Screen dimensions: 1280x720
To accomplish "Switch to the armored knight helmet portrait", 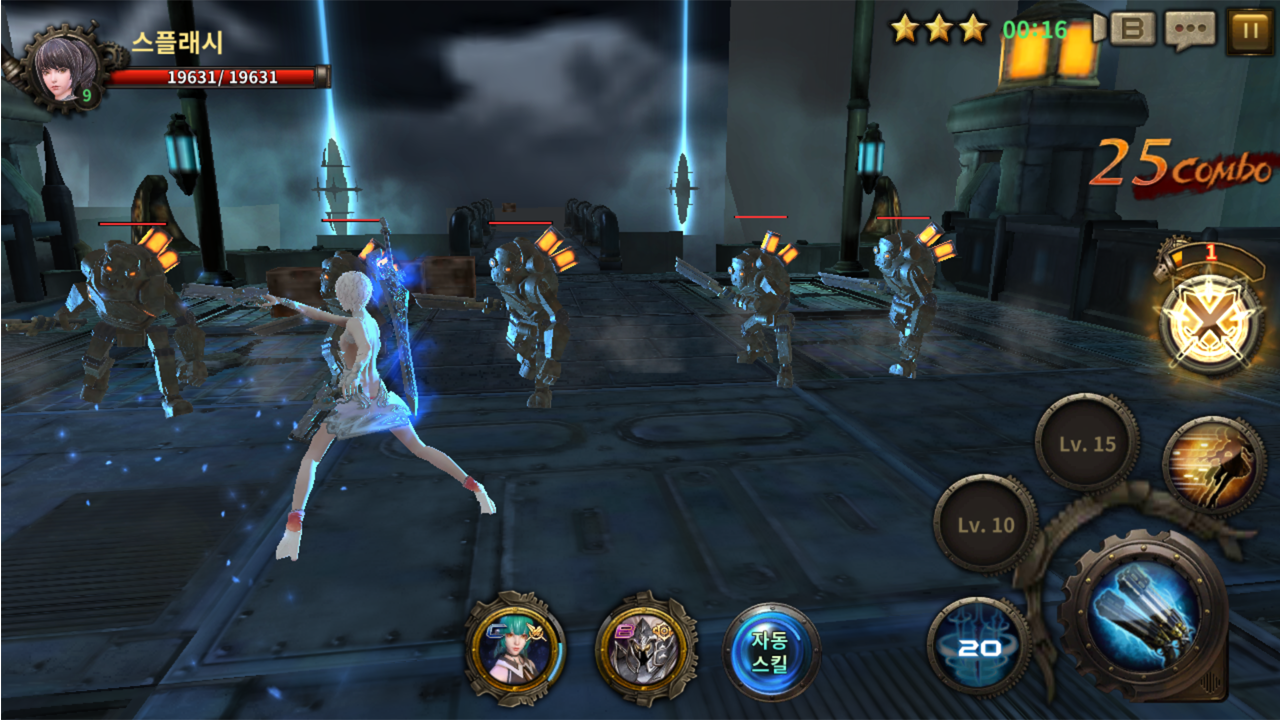I will pos(645,649).
